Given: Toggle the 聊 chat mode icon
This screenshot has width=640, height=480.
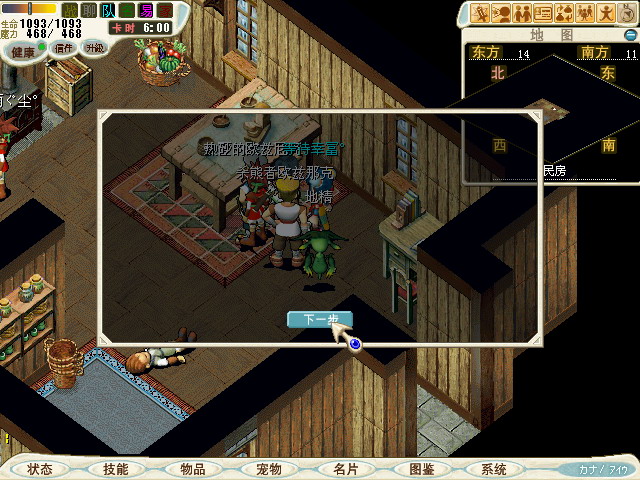Looking at the screenshot, I should [89, 10].
